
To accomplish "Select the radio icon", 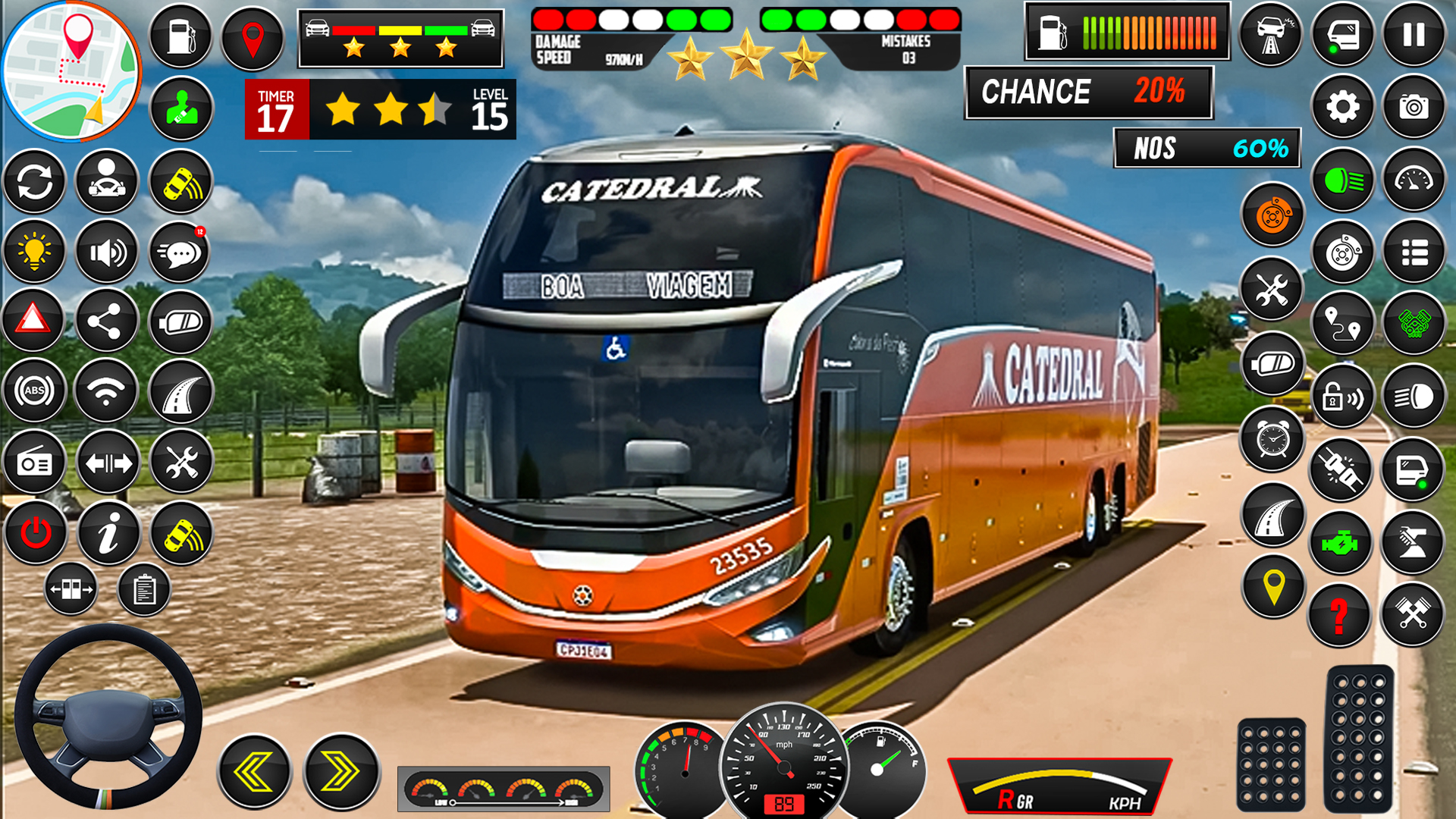I will pyautogui.click(x=35, y=463).
